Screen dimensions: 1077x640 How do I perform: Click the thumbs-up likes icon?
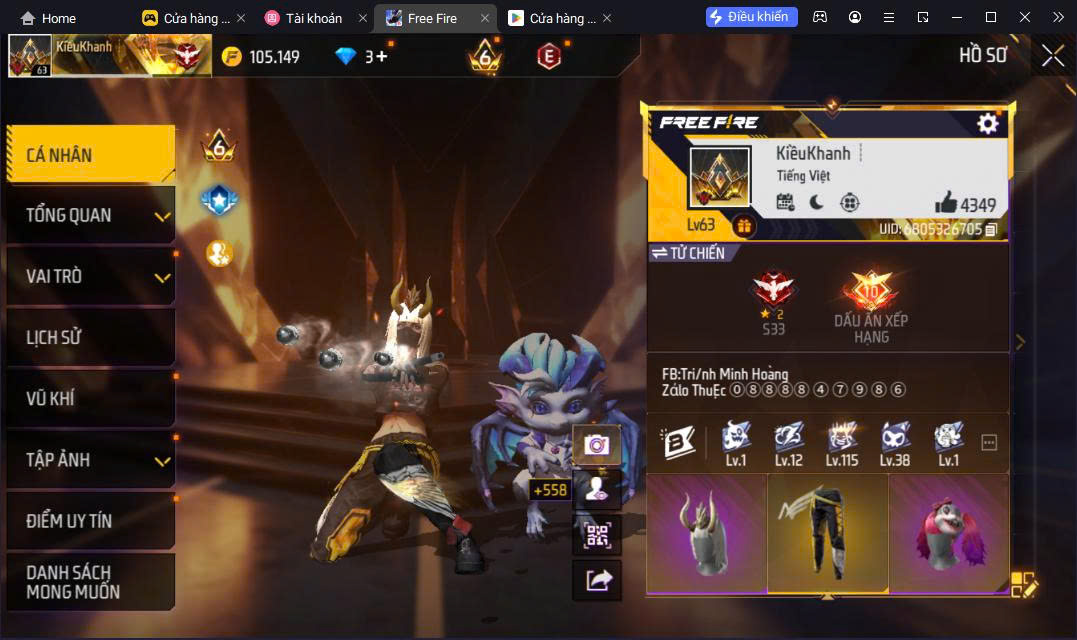tap(946, 203)
